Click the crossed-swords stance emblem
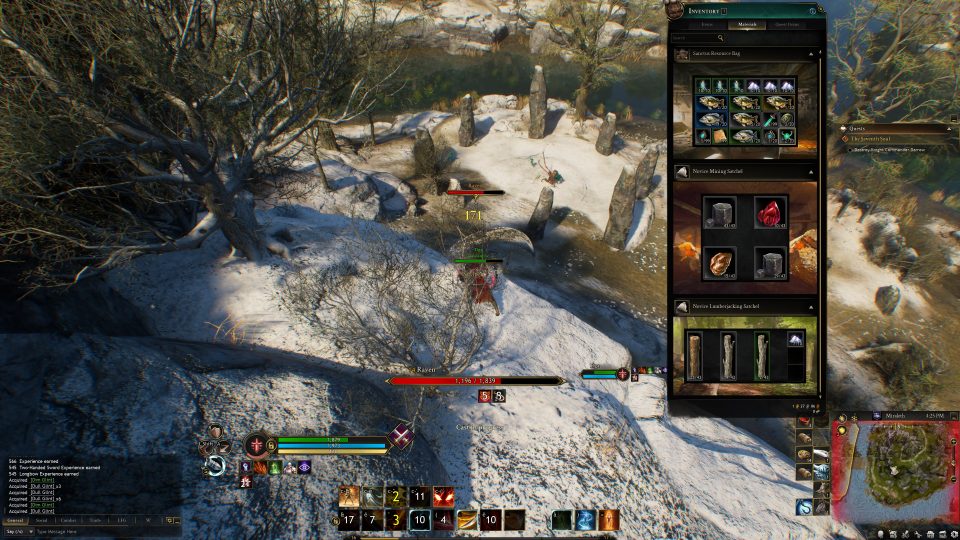This screenshot has height=540, width=960. (402, 437)
